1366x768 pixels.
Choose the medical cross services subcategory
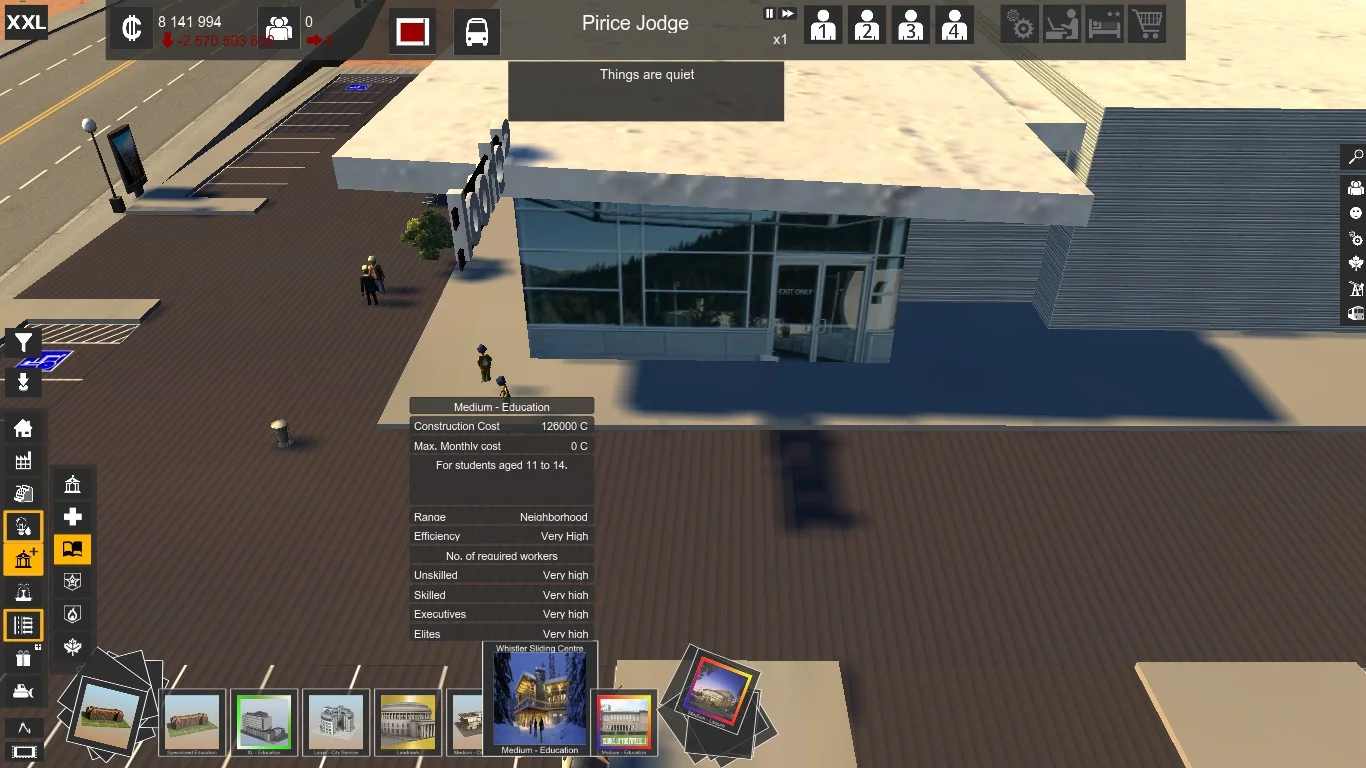click(73, 517)
